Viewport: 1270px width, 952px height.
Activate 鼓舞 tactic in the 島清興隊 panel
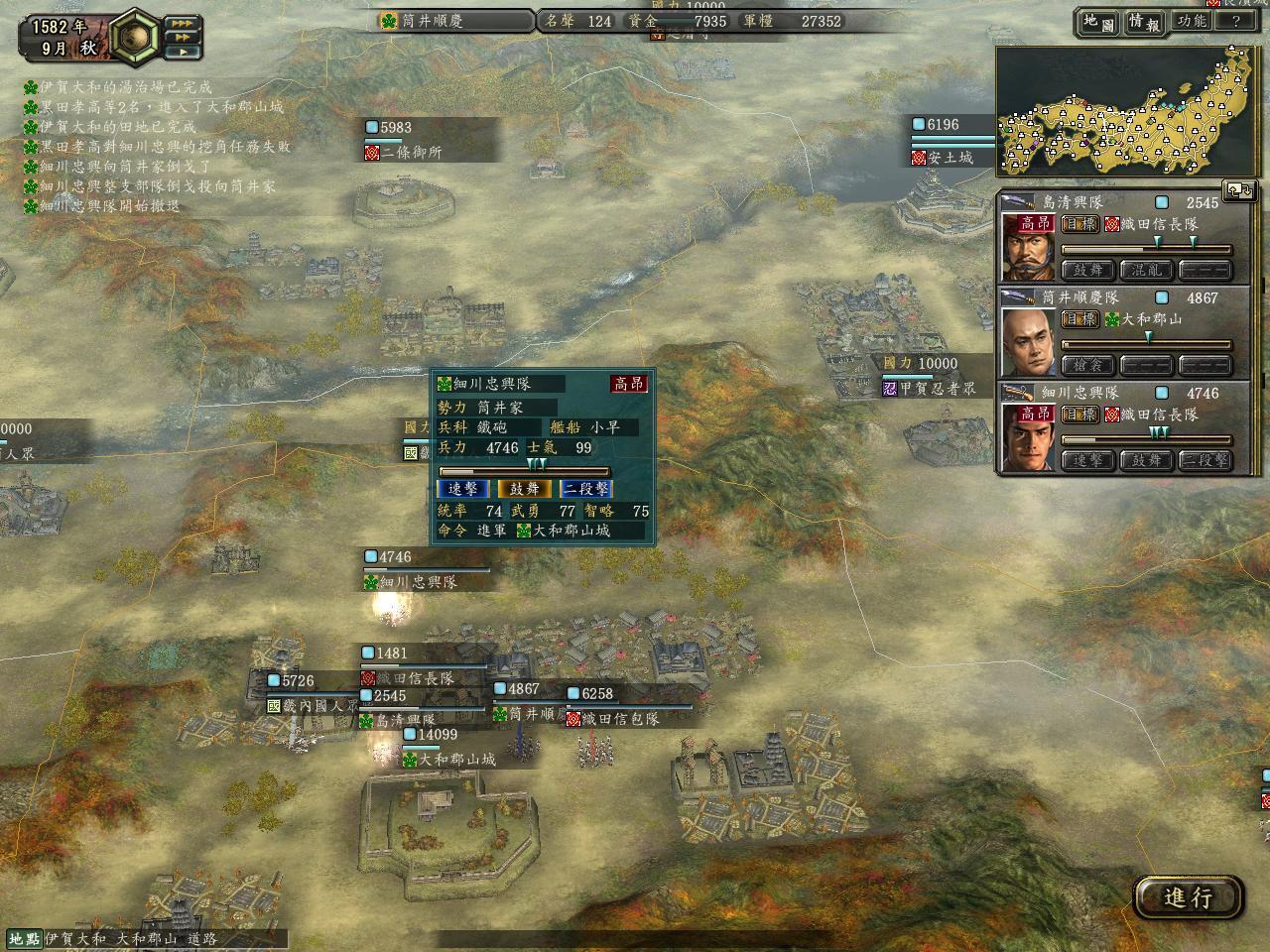(x=1087, y=270)
